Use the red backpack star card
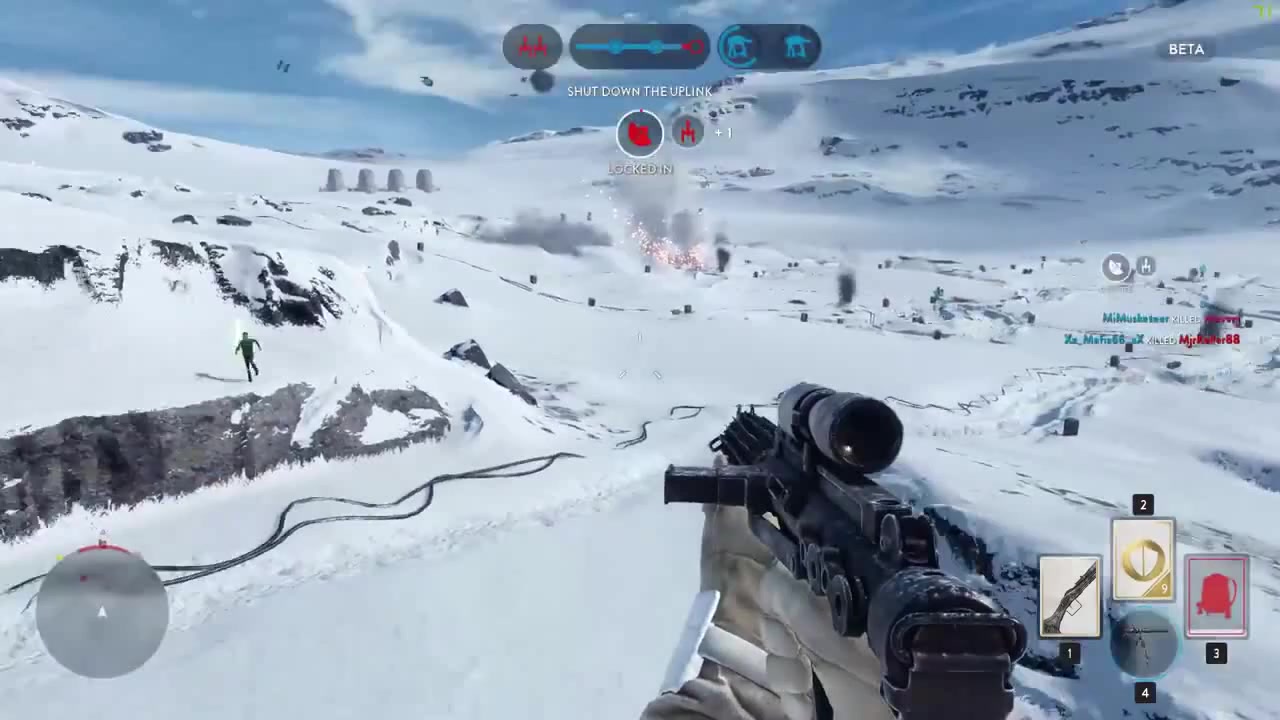The width and height of the screenshot is (1280, 720). point(1216,597)
